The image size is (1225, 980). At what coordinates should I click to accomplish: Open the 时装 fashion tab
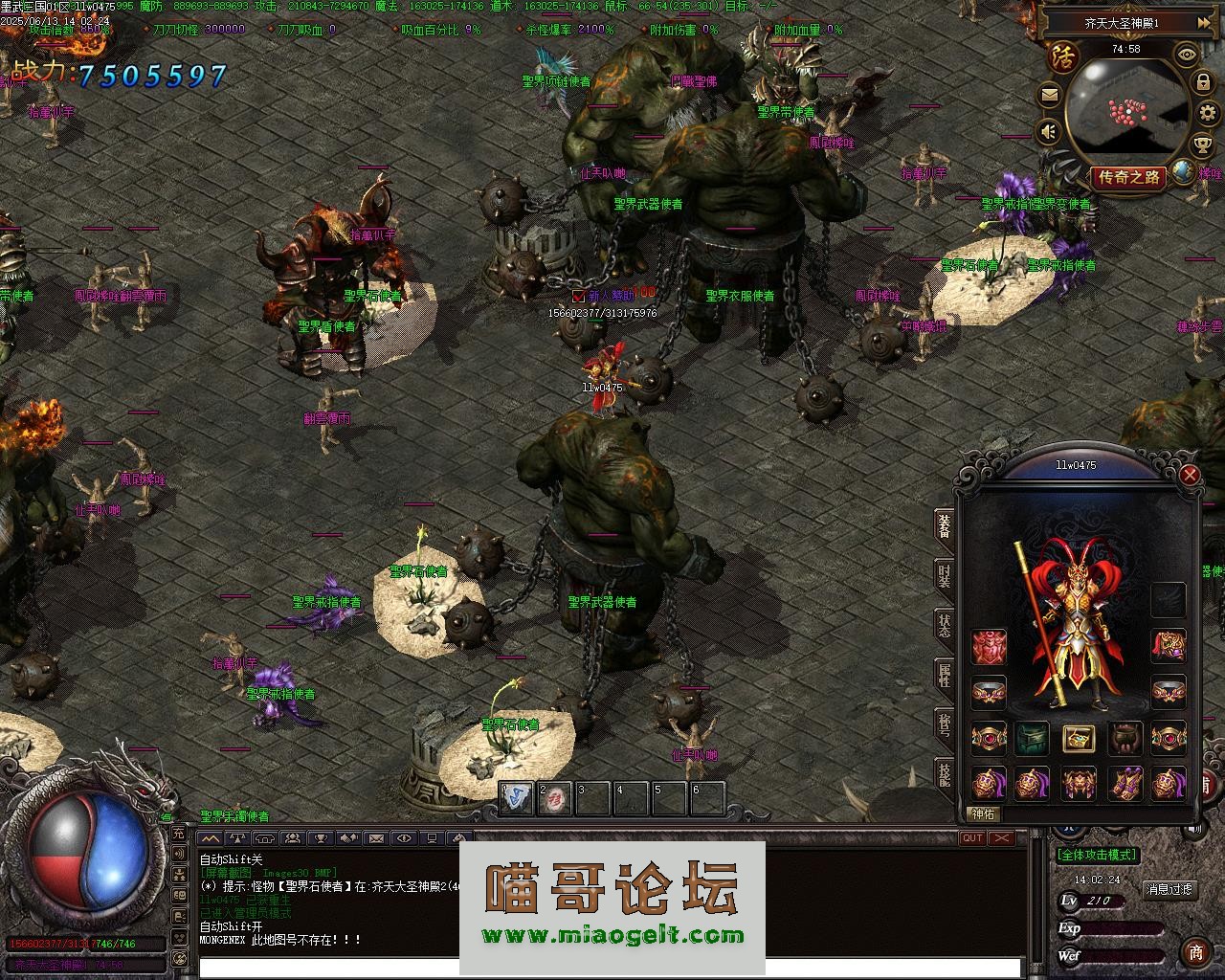(x=945, y=576)
